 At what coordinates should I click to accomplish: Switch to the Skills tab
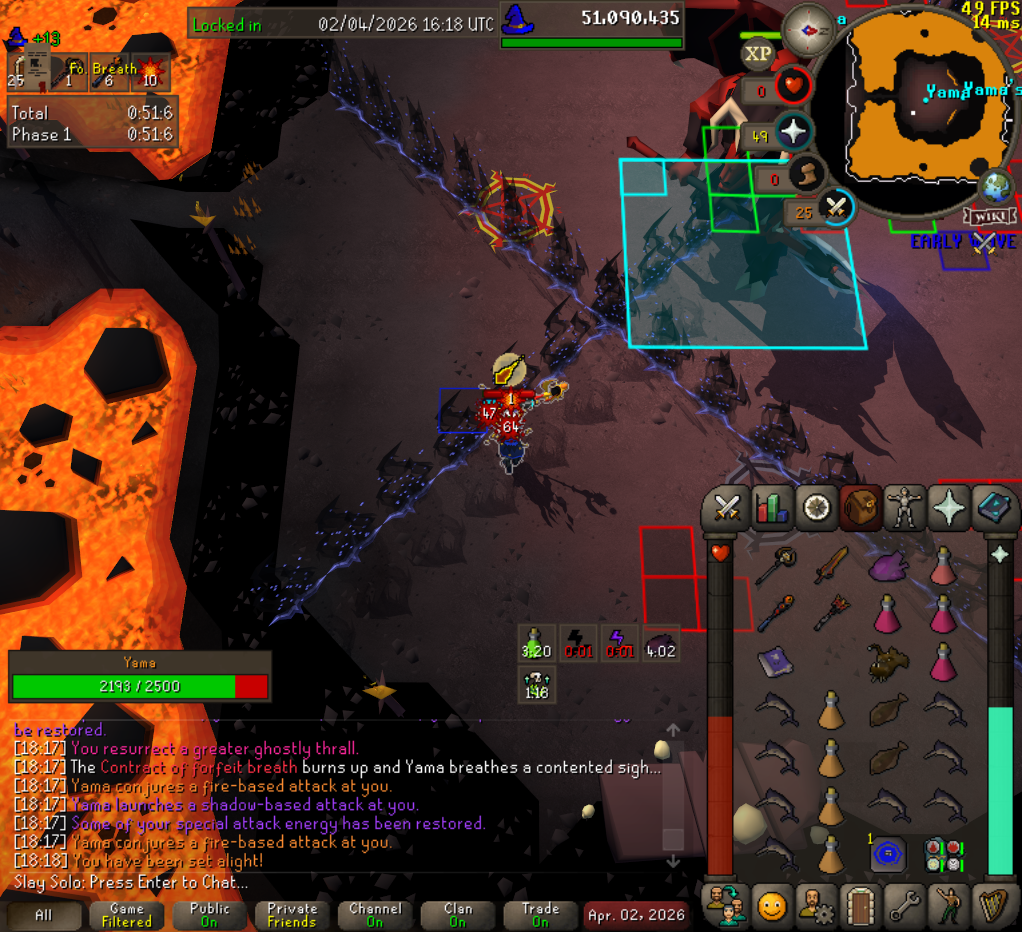[772, 508]
